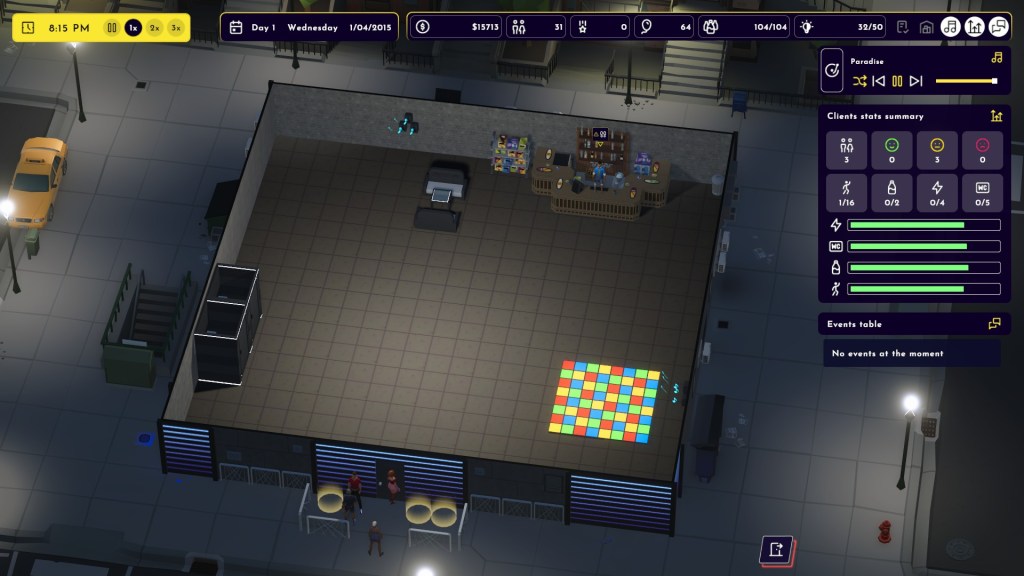Shuffle the music playlist
This screenshot has width=1024, height=576.
pyautogui.click(x=859, y=81)
